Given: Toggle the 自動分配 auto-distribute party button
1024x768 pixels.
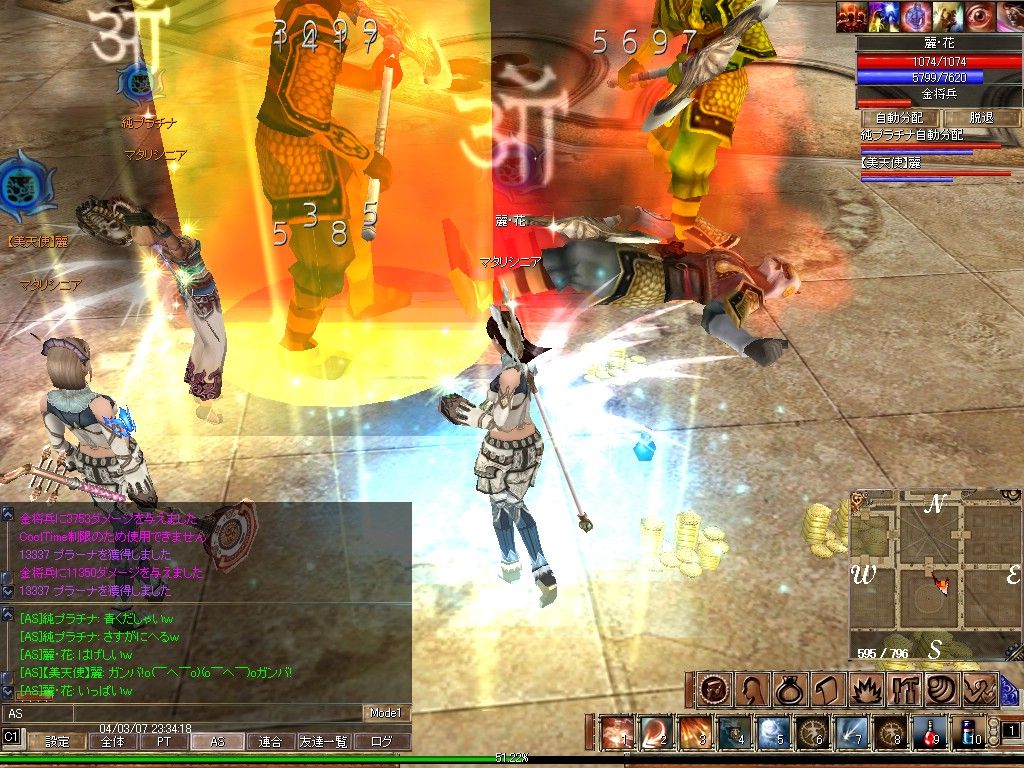Looking at the screenshot, I should [901, 118].
